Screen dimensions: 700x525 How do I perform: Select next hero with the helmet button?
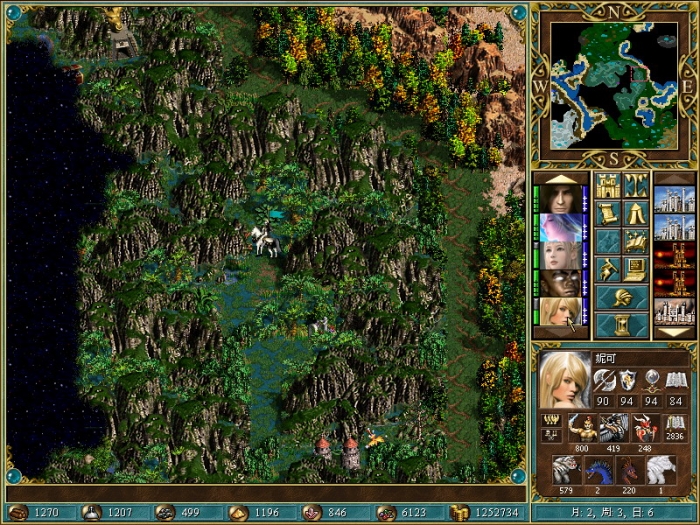(x=622, y=297)
